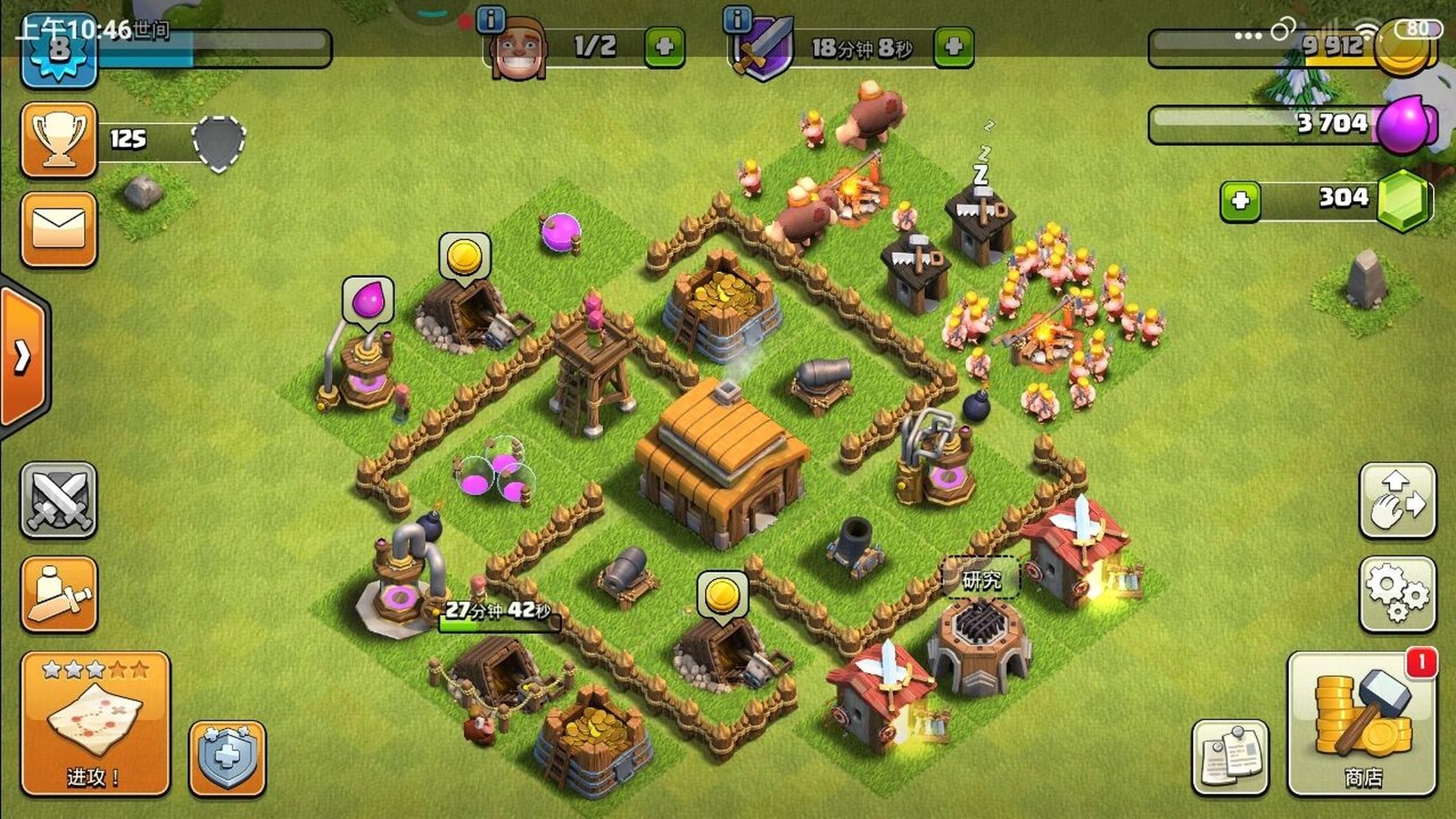The width and height of the screenshot is (1456, 819).
Task: Open the blue shield medical button
Action: point(227,759)
